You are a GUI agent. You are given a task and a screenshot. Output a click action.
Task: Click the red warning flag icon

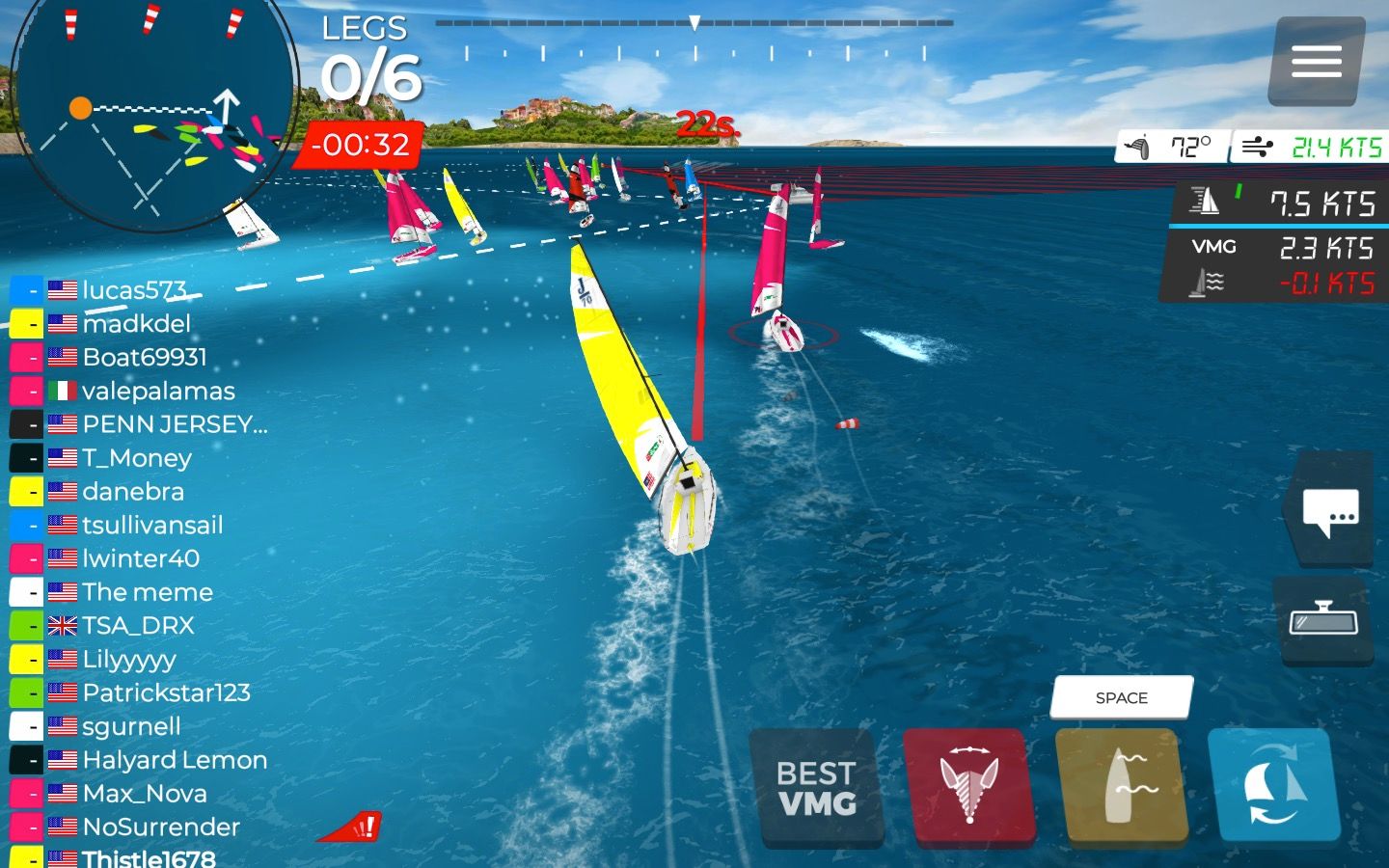click(x=352, y=827)
